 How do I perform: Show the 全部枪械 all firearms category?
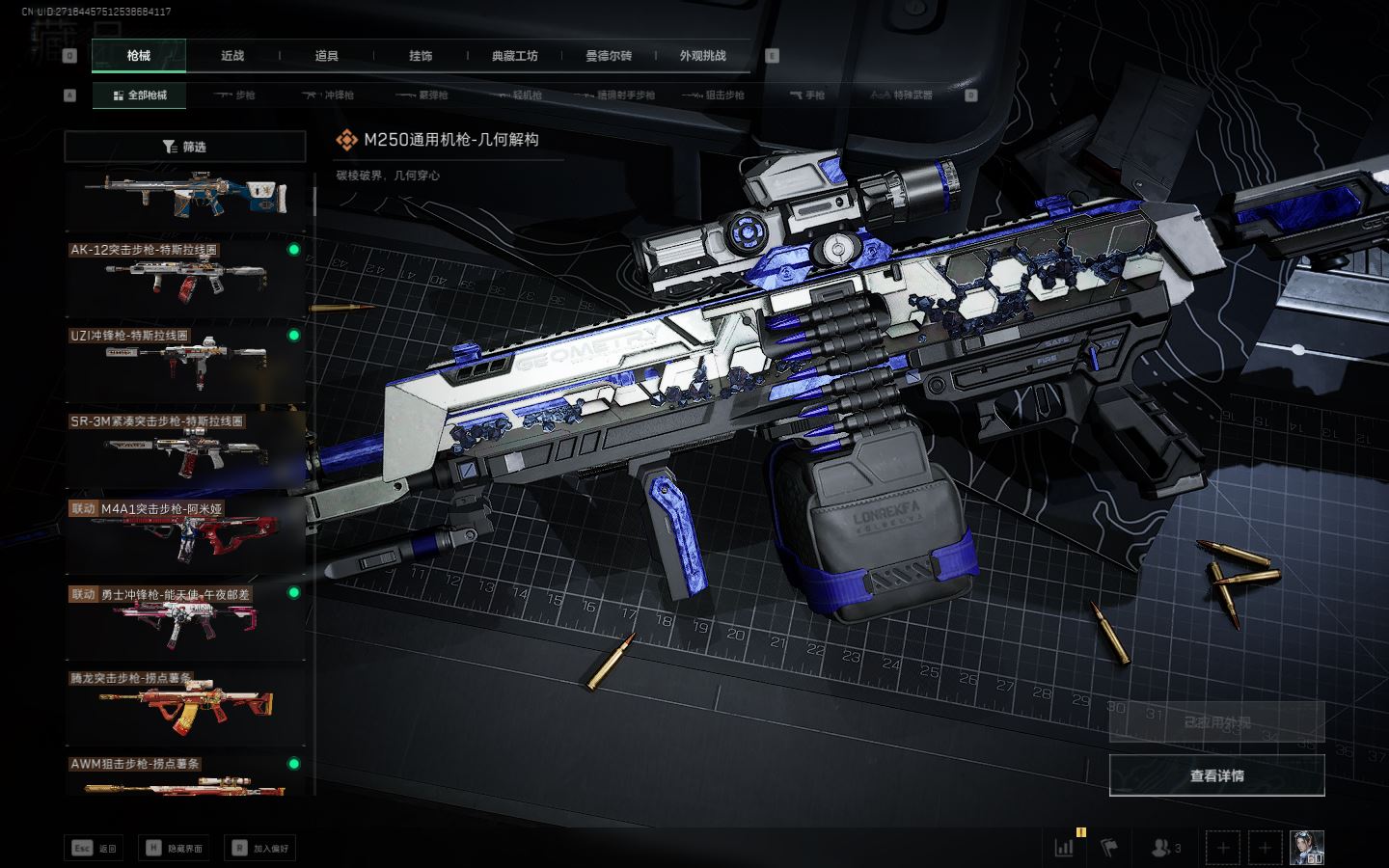click(x=140, y=95)
